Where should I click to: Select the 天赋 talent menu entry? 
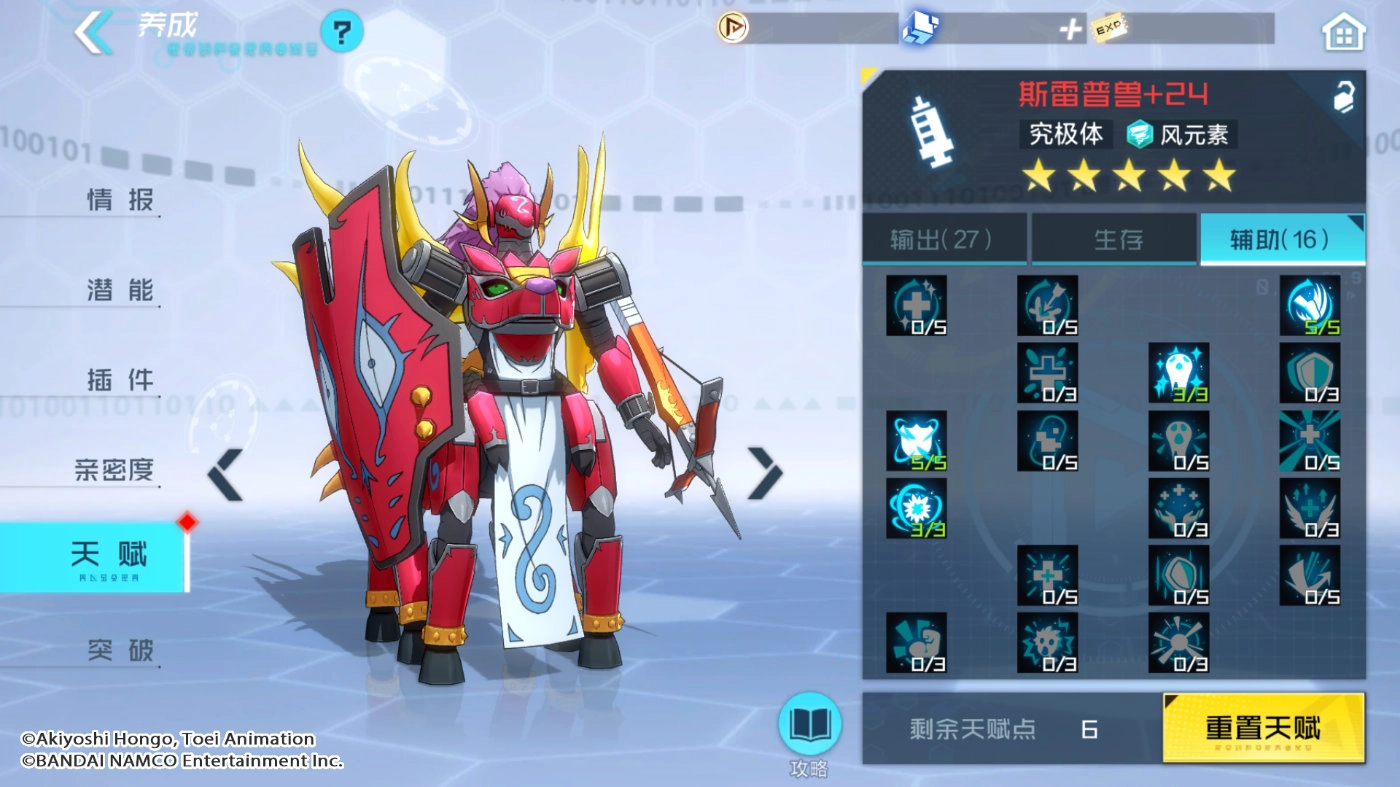(x=108, y=555)
